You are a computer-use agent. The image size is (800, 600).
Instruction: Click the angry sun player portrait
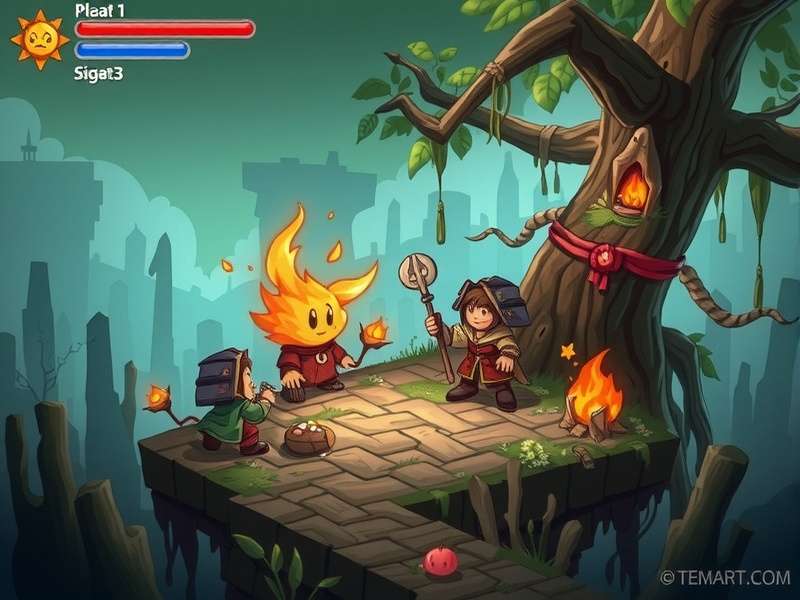pos(39,40)
